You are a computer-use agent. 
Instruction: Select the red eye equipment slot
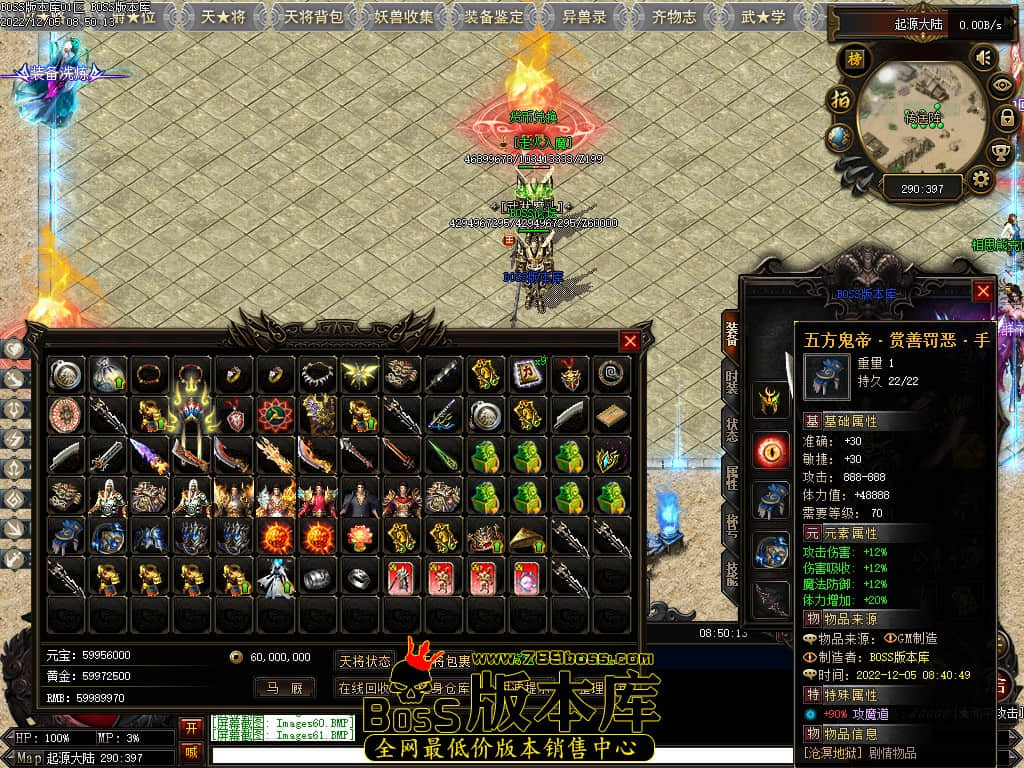tap(771, 450)
